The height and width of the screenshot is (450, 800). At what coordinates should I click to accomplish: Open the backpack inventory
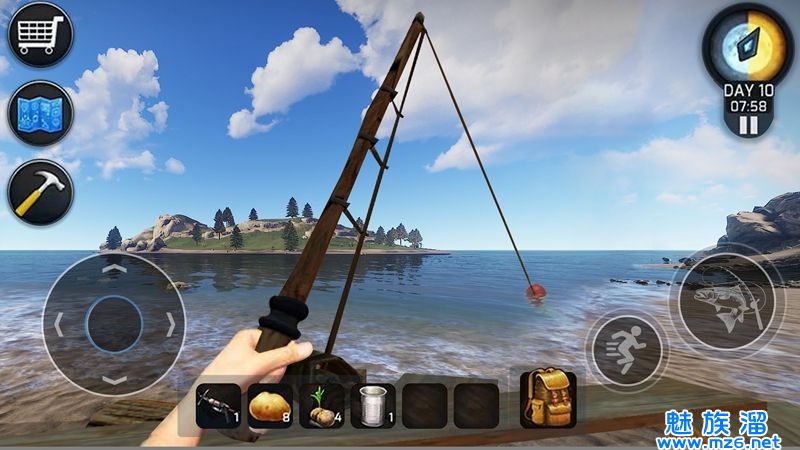tap(546, 398)
